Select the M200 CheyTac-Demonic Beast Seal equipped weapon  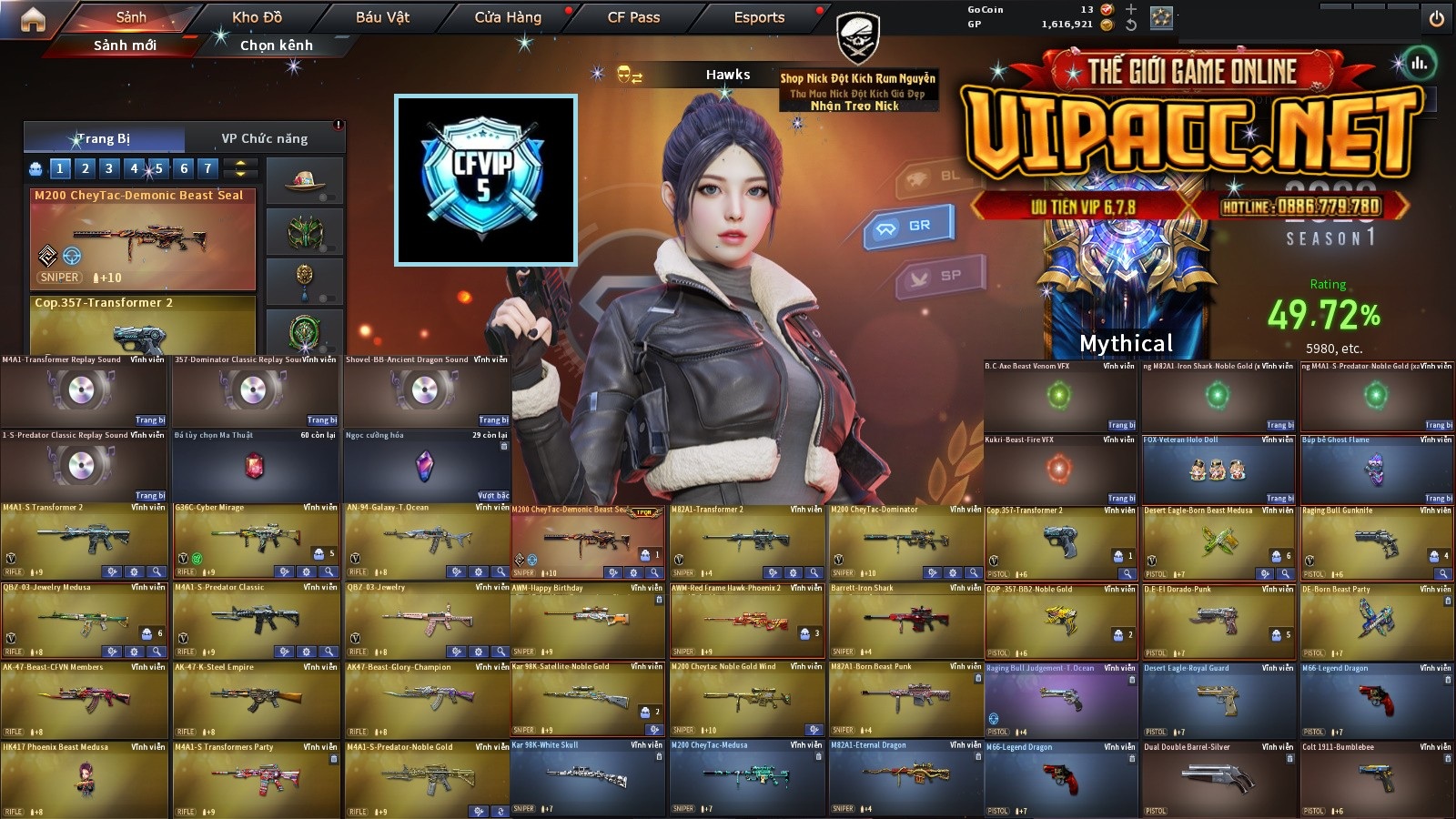[143, 238]
